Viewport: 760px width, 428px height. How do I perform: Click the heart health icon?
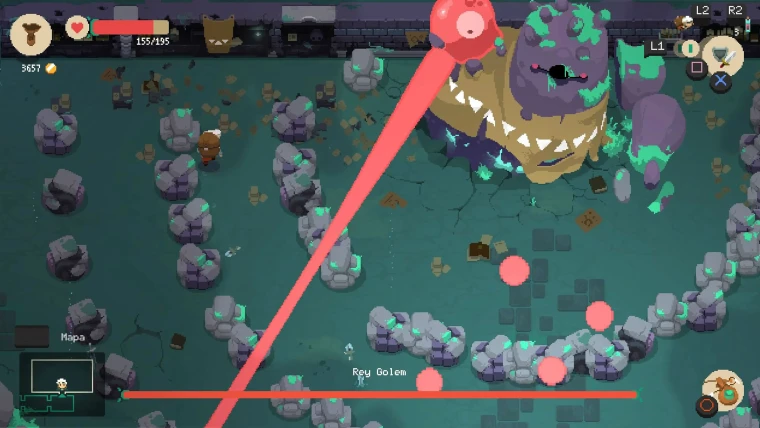point(77,27)
